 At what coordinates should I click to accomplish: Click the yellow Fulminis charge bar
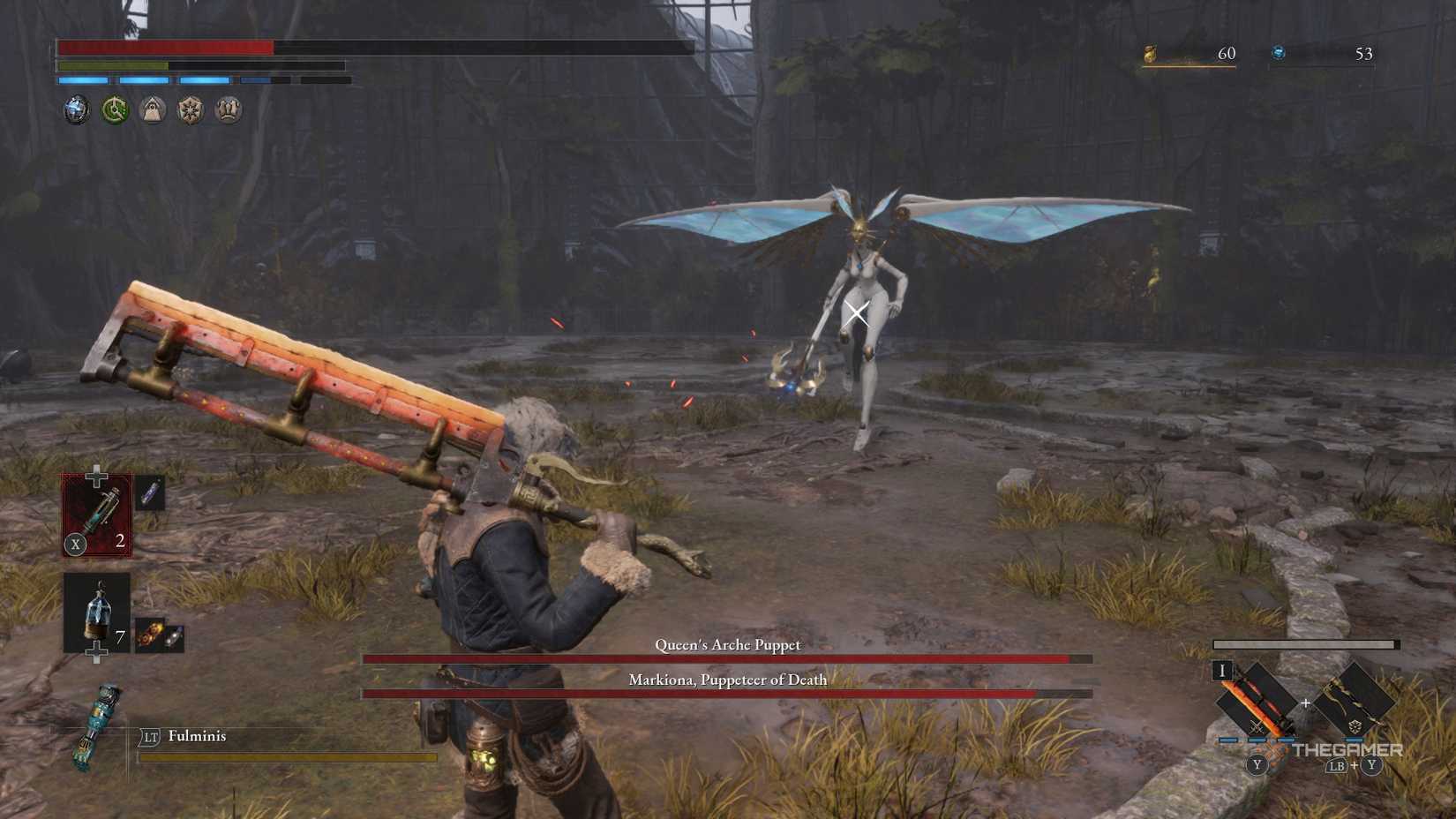coord(291,756)
